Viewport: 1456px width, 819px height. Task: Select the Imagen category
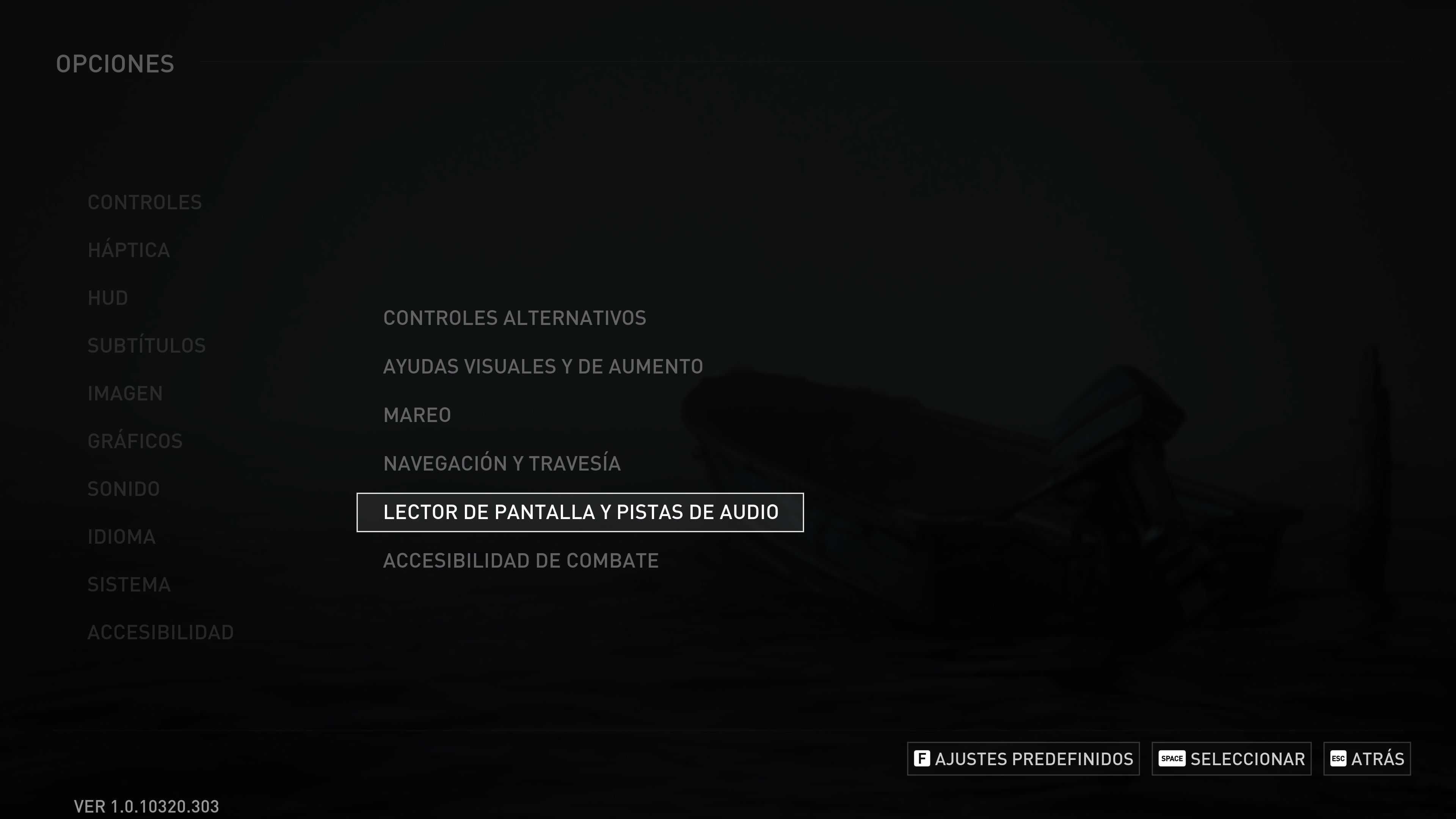point(126,393)
